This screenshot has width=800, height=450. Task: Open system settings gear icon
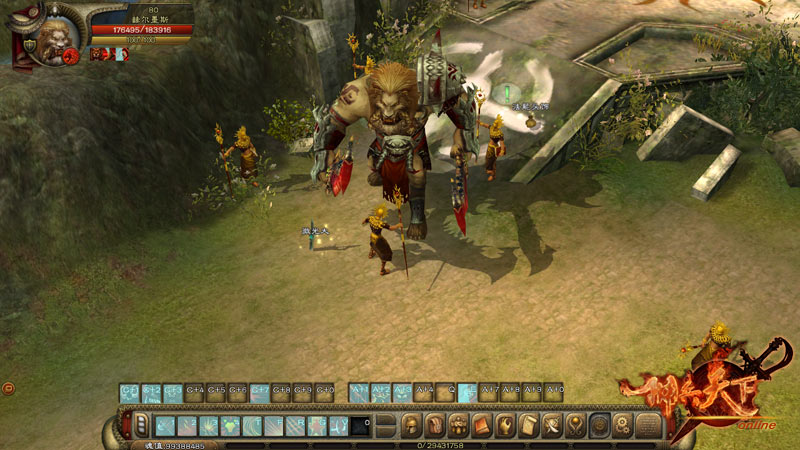623,426
